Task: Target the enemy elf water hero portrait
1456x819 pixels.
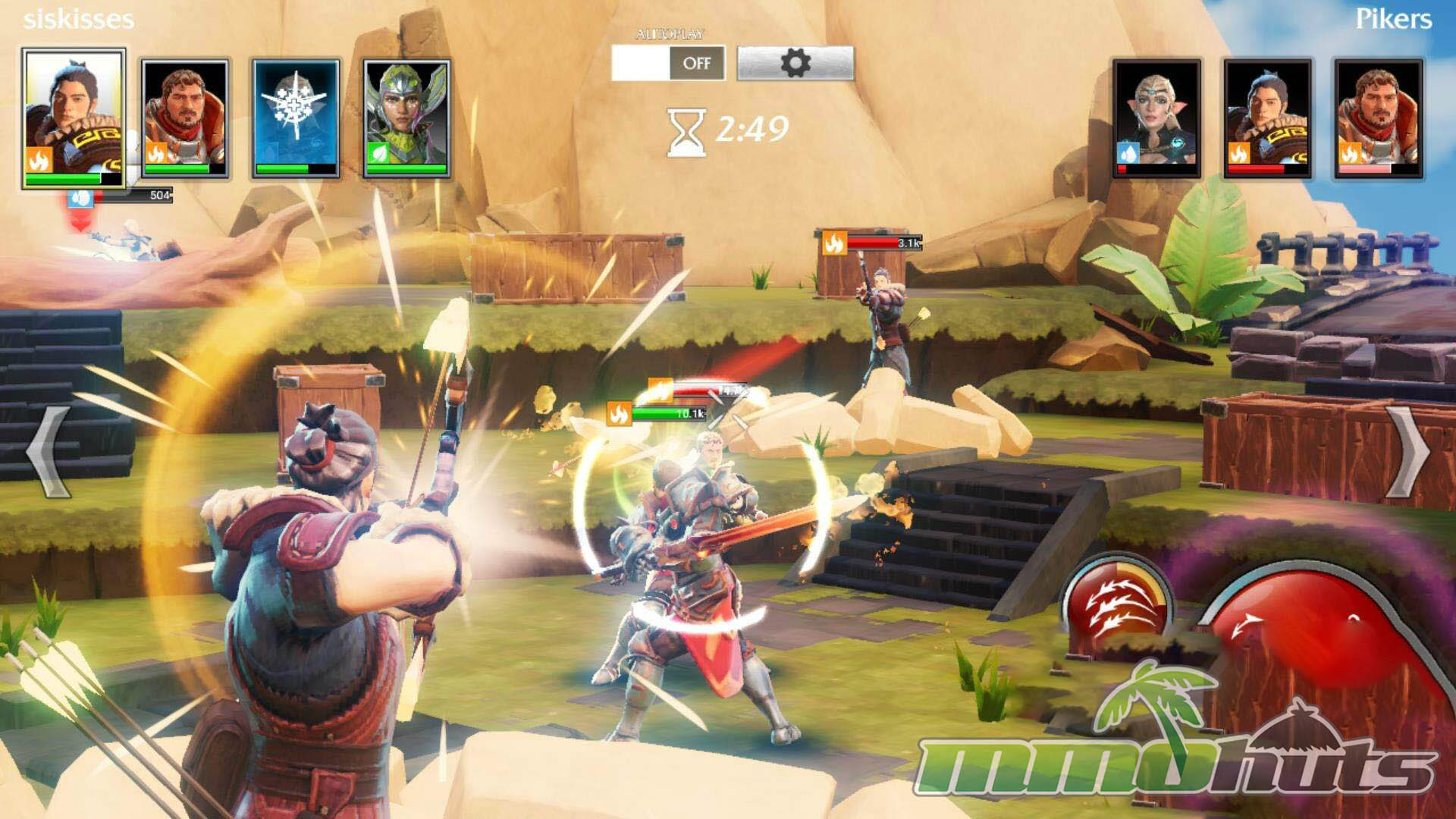Action: click(x=1156, y=118)
